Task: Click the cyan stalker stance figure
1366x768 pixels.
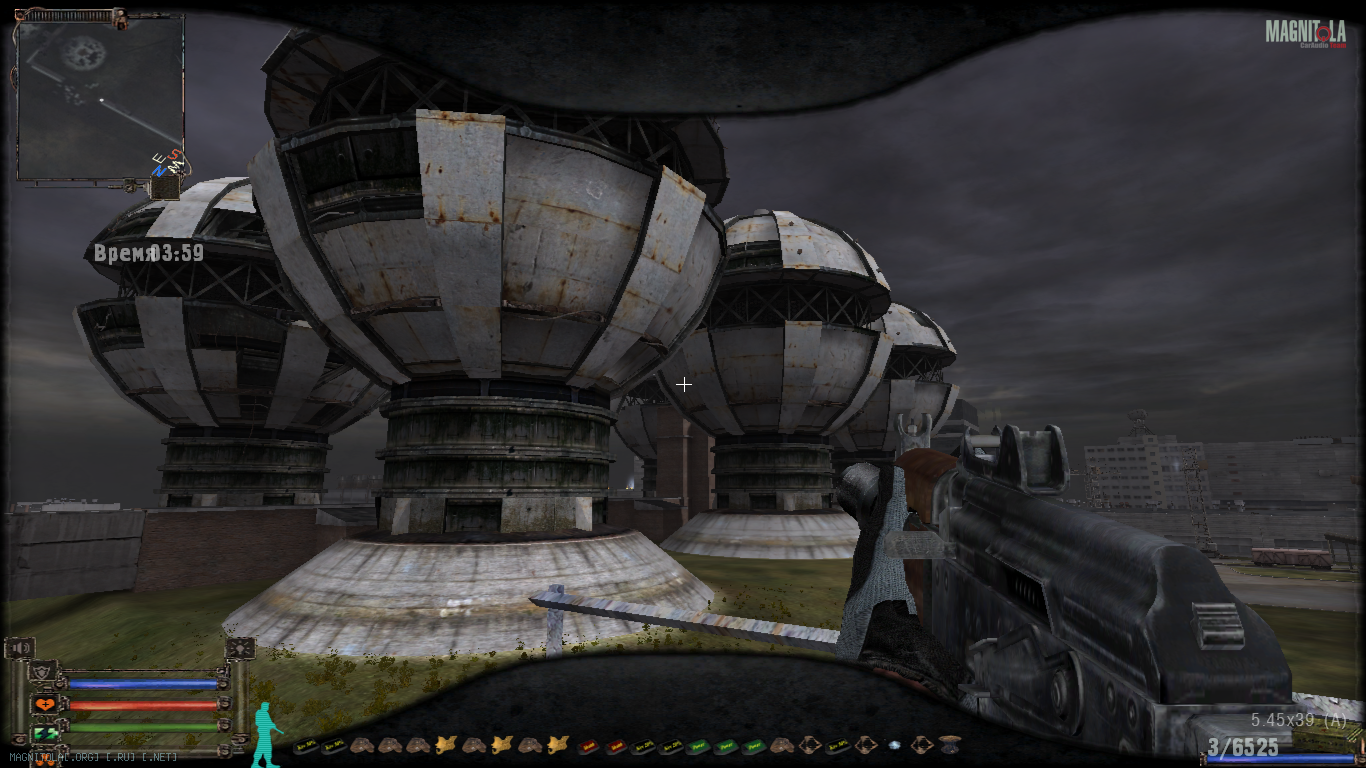Action: pyautogui.click(x=265, y=735)
